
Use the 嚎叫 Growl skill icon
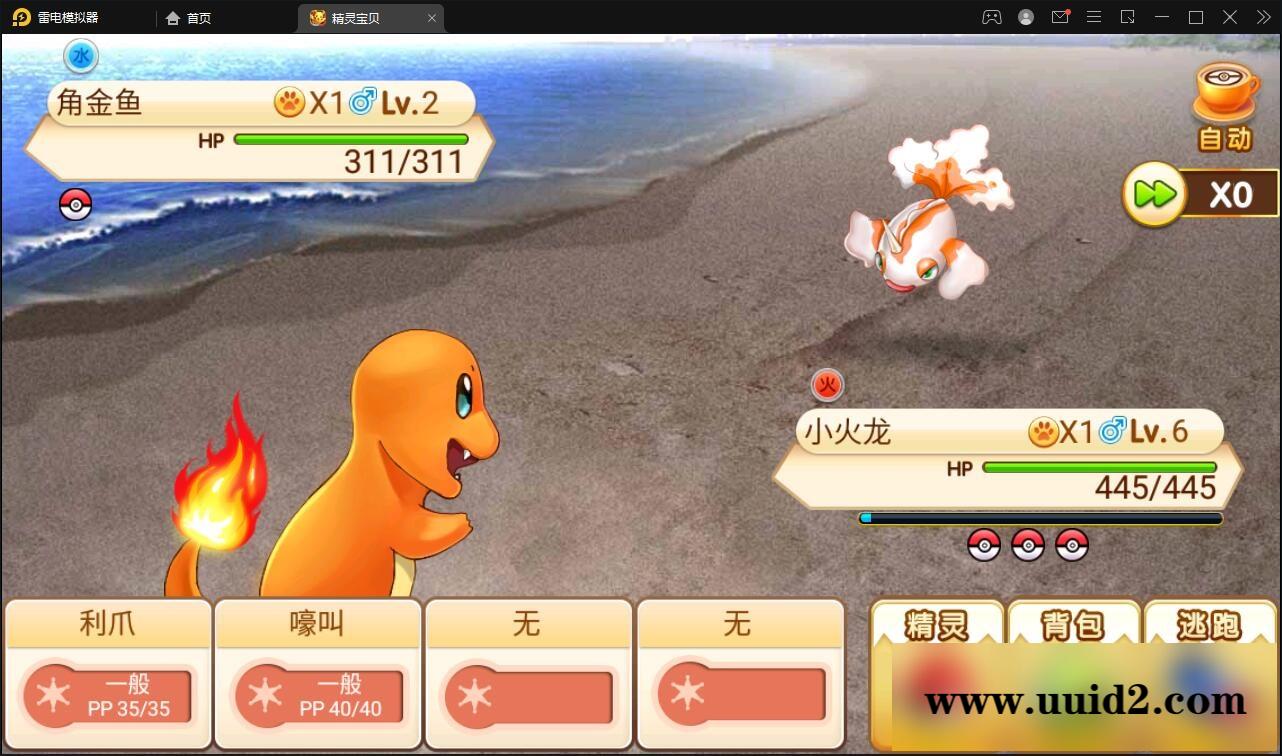[x=317, y=672]
